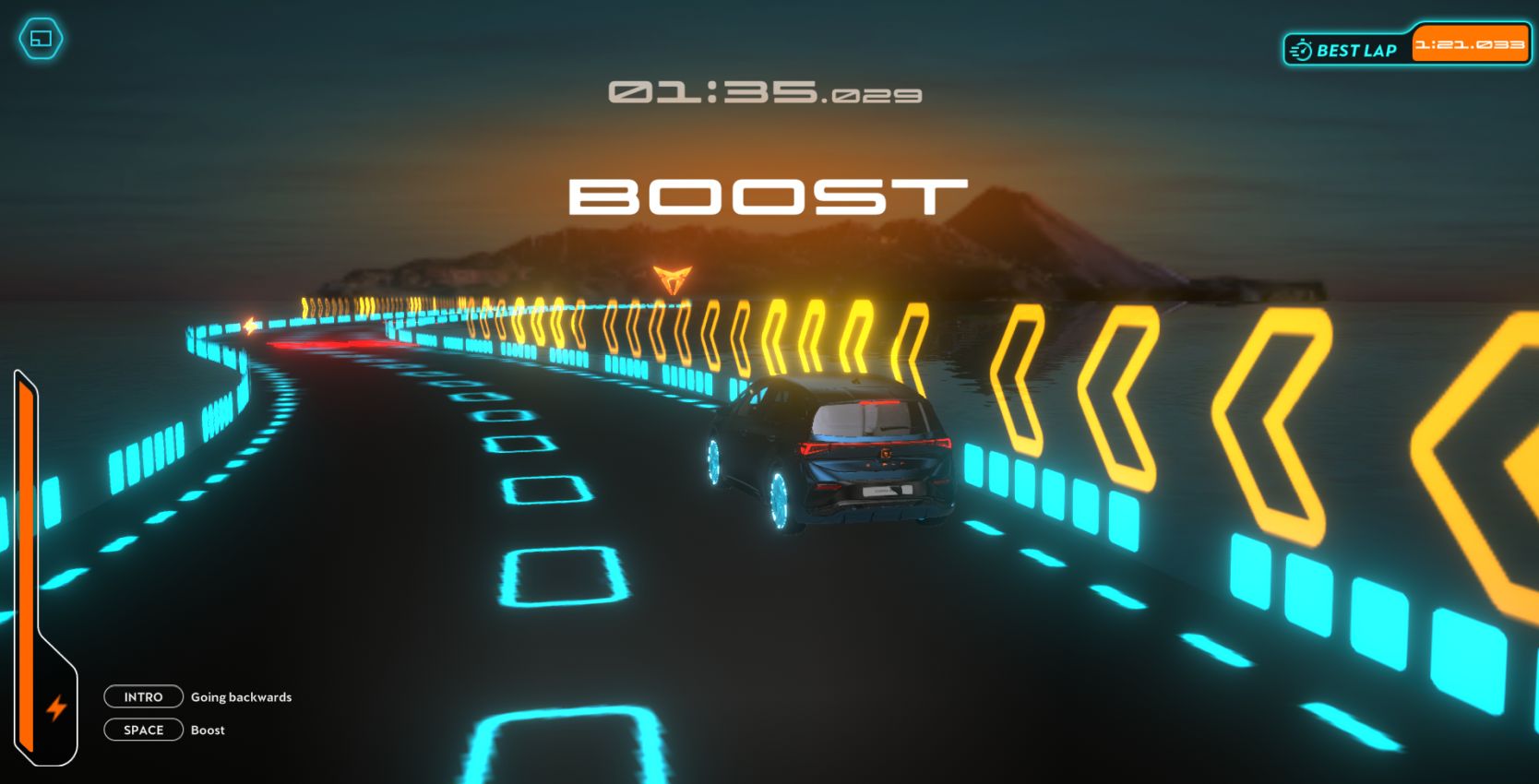This screenshot has width=1539, height=784.
Task: Click the hexagonal screen-mode button
Action: point(42,39)
